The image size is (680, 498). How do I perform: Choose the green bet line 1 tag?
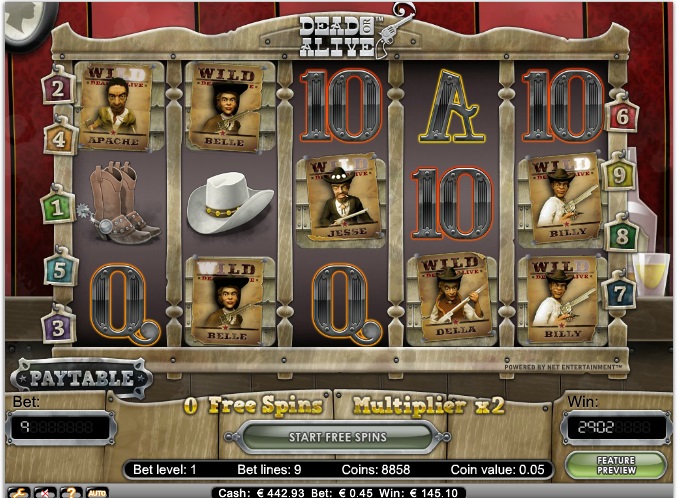pyautogui.click(x=57, y=207)
